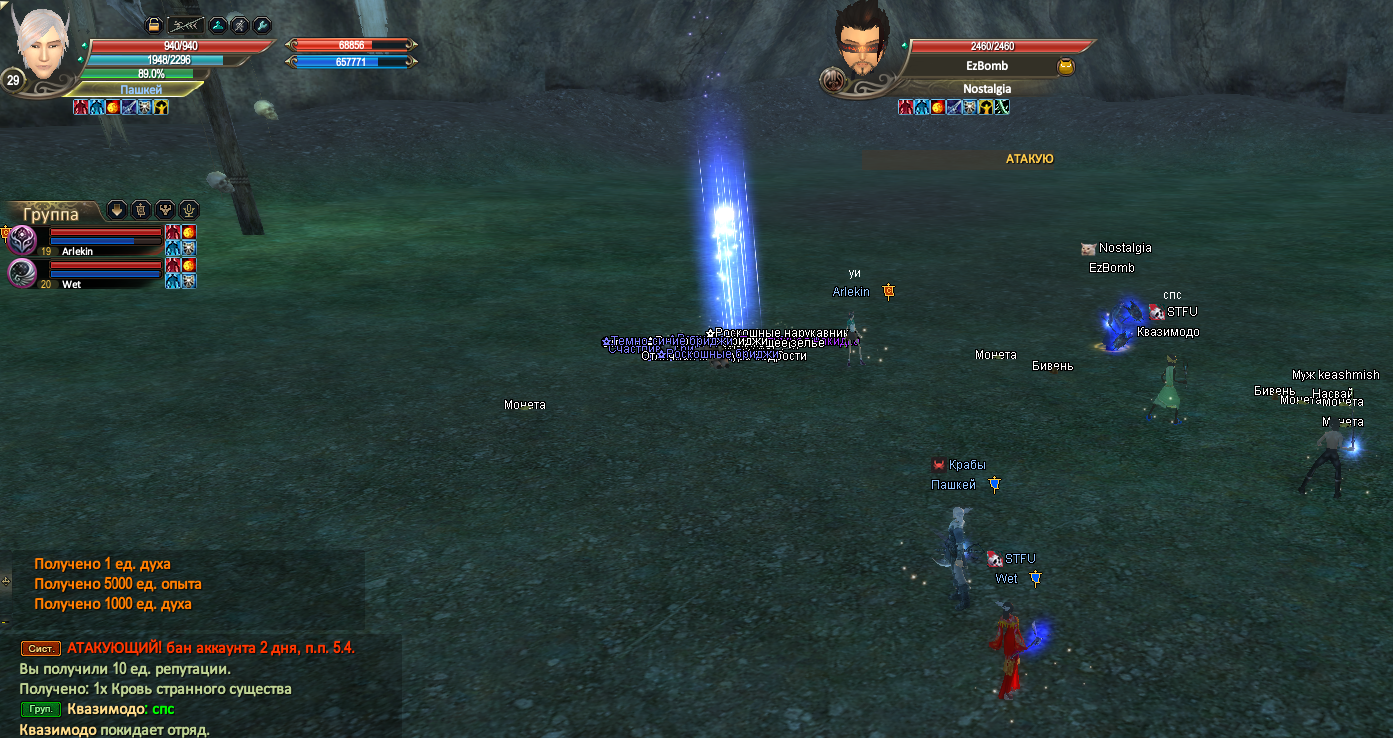Click the yellow cat mask icon beside EzBomb
Image resolution: width=1393 pixels, height=738 pixels.
click(1066, 66)
